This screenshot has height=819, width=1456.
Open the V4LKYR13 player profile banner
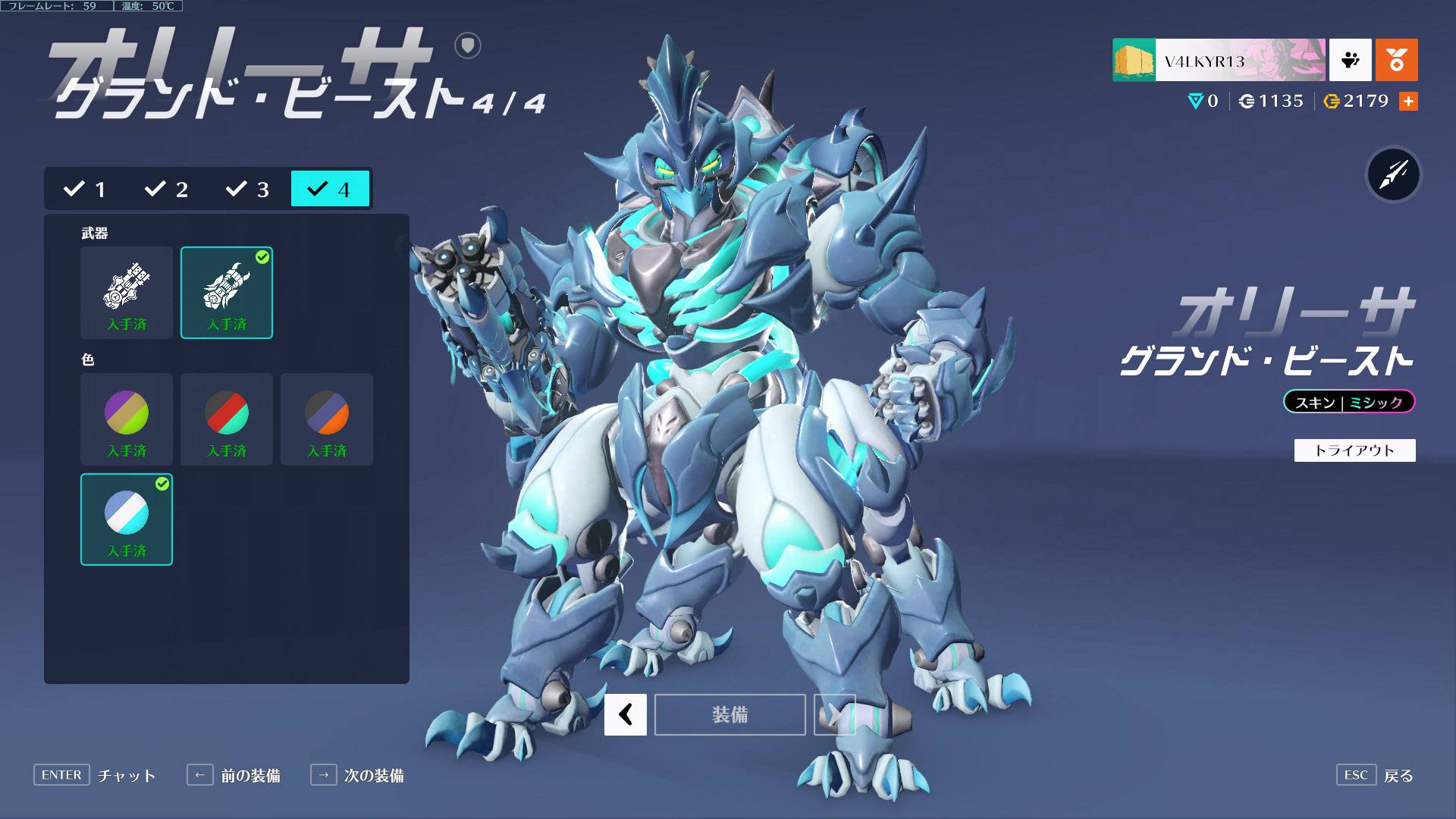click(1219, 60)
